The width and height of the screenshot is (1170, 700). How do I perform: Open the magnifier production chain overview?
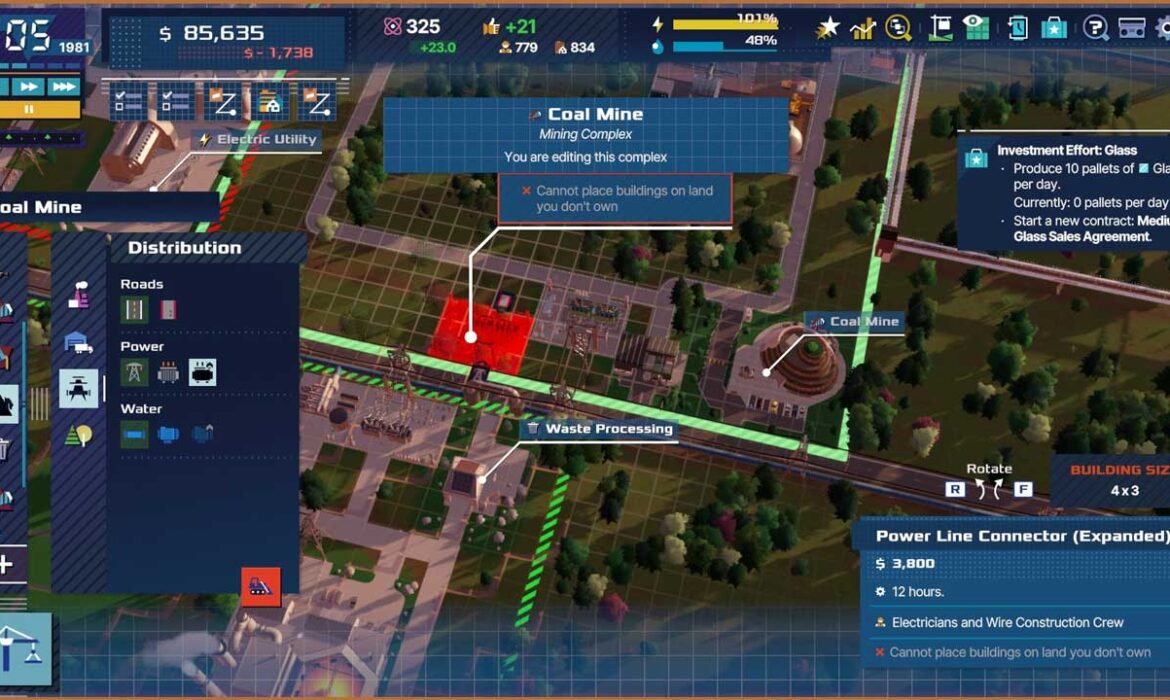point(898,28)
